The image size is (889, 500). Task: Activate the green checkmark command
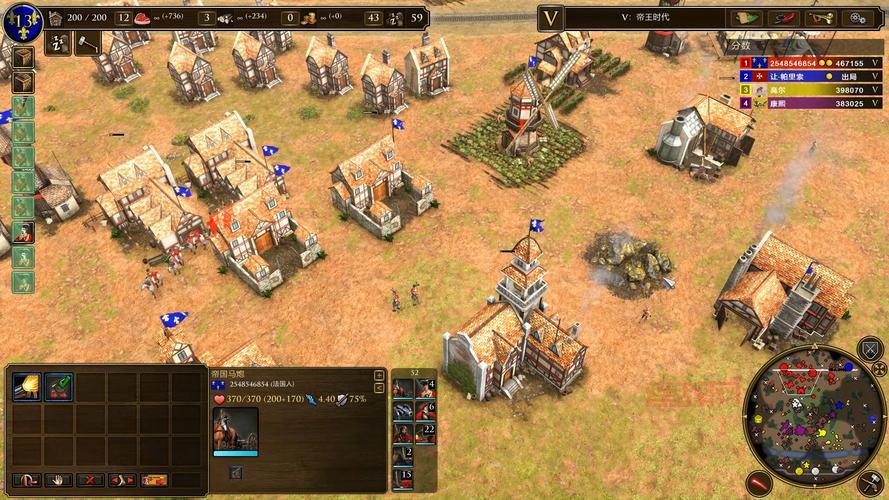[59, 386]
